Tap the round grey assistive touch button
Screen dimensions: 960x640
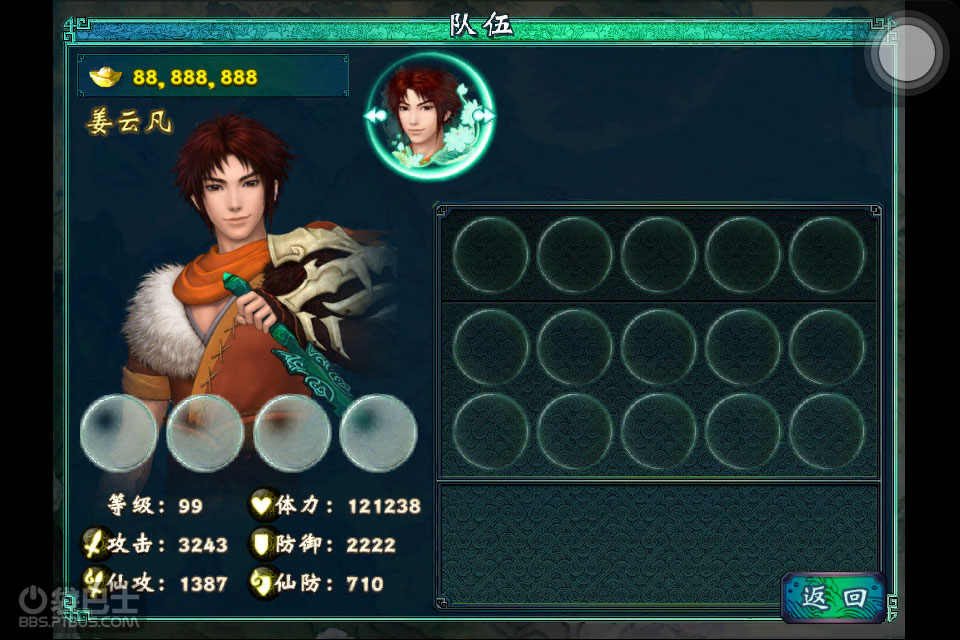coord(907,54)
